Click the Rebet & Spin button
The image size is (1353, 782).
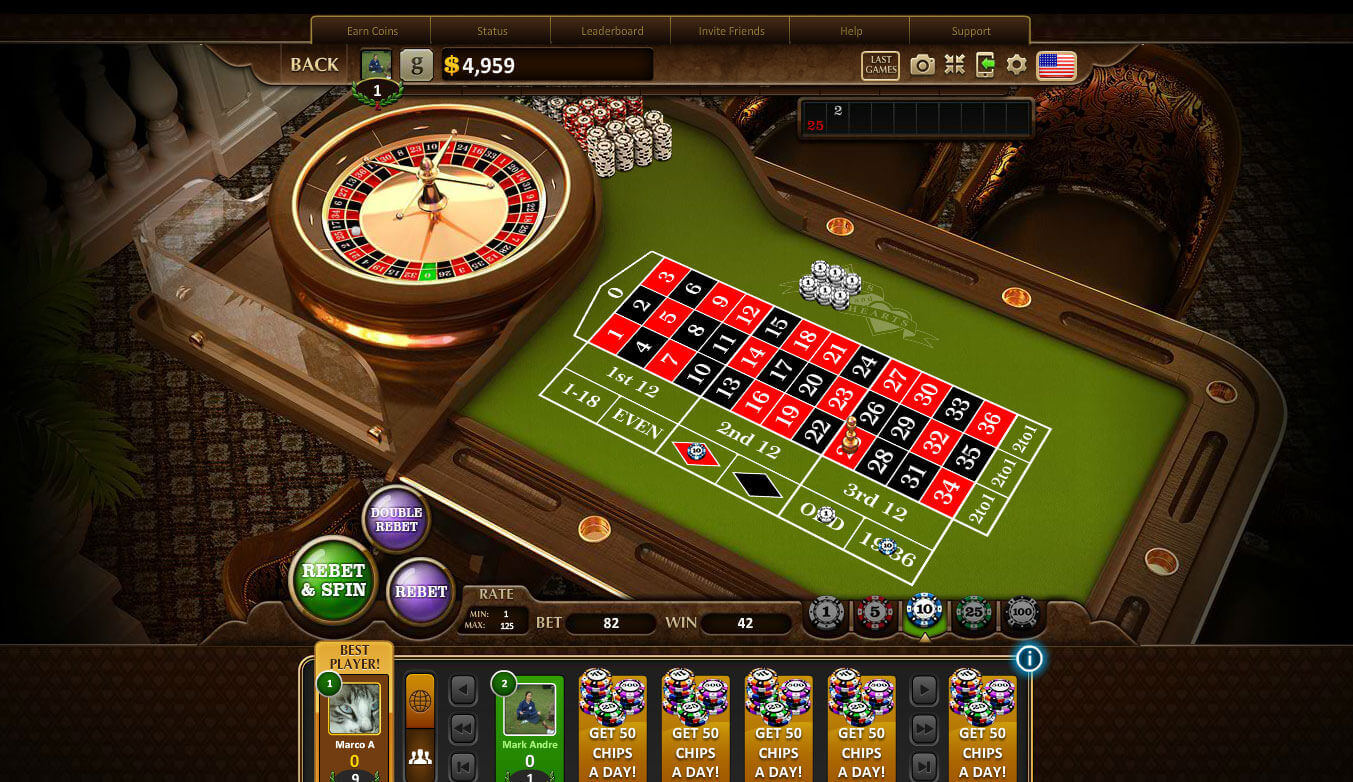[333, 580]
